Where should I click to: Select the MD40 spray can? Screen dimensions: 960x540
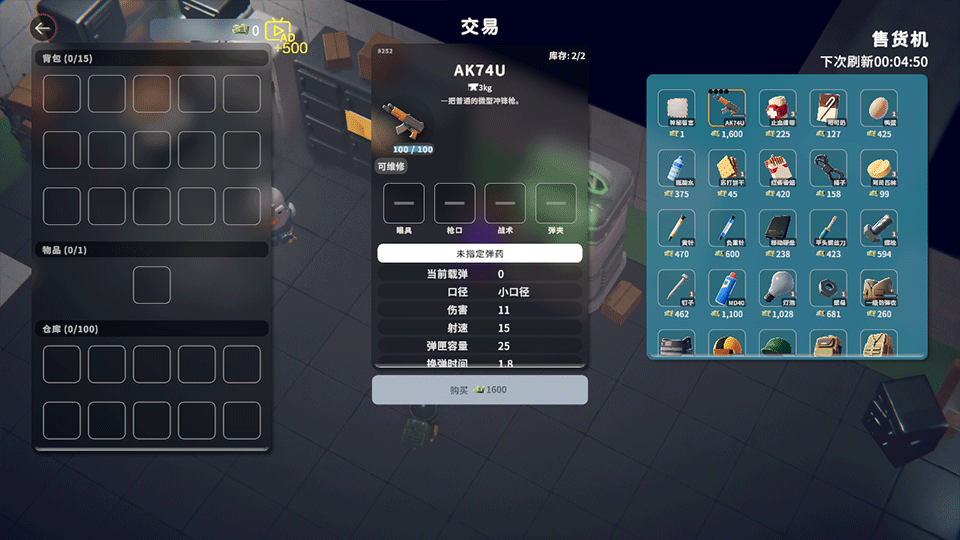[727, 288]
